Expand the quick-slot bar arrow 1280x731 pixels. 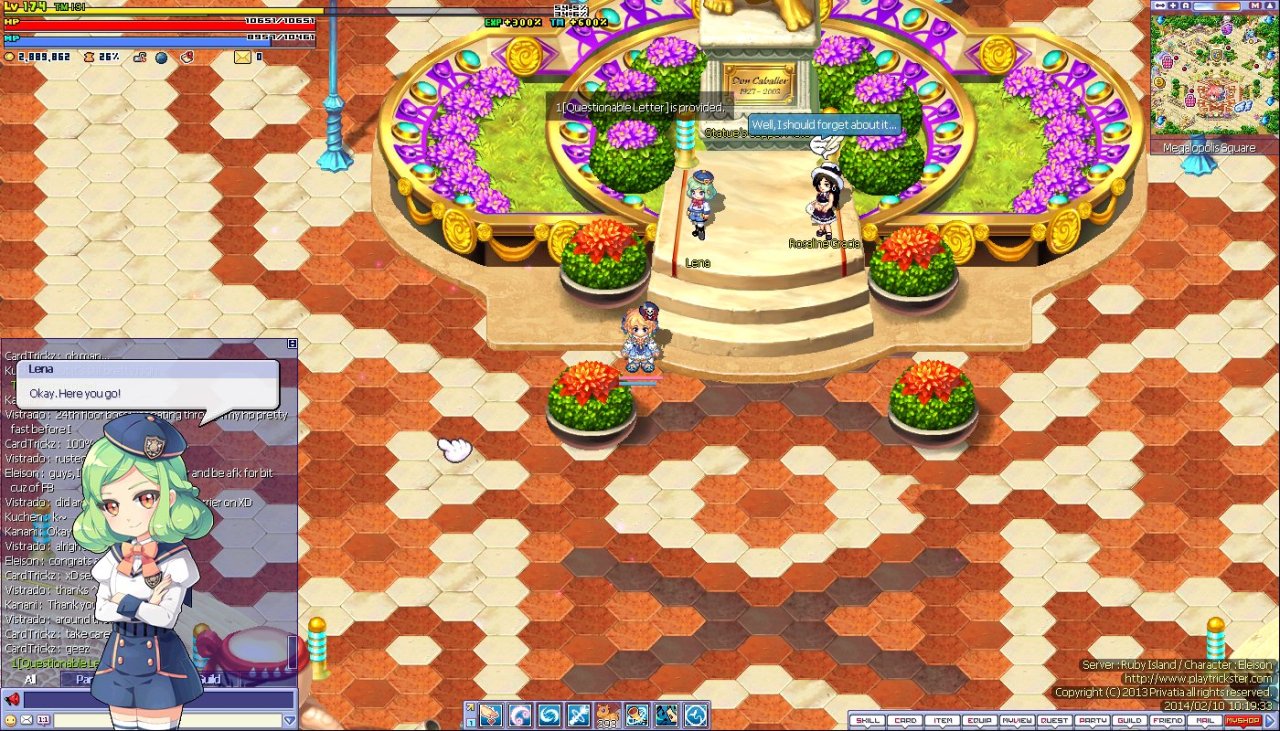(x=469, y=707)
